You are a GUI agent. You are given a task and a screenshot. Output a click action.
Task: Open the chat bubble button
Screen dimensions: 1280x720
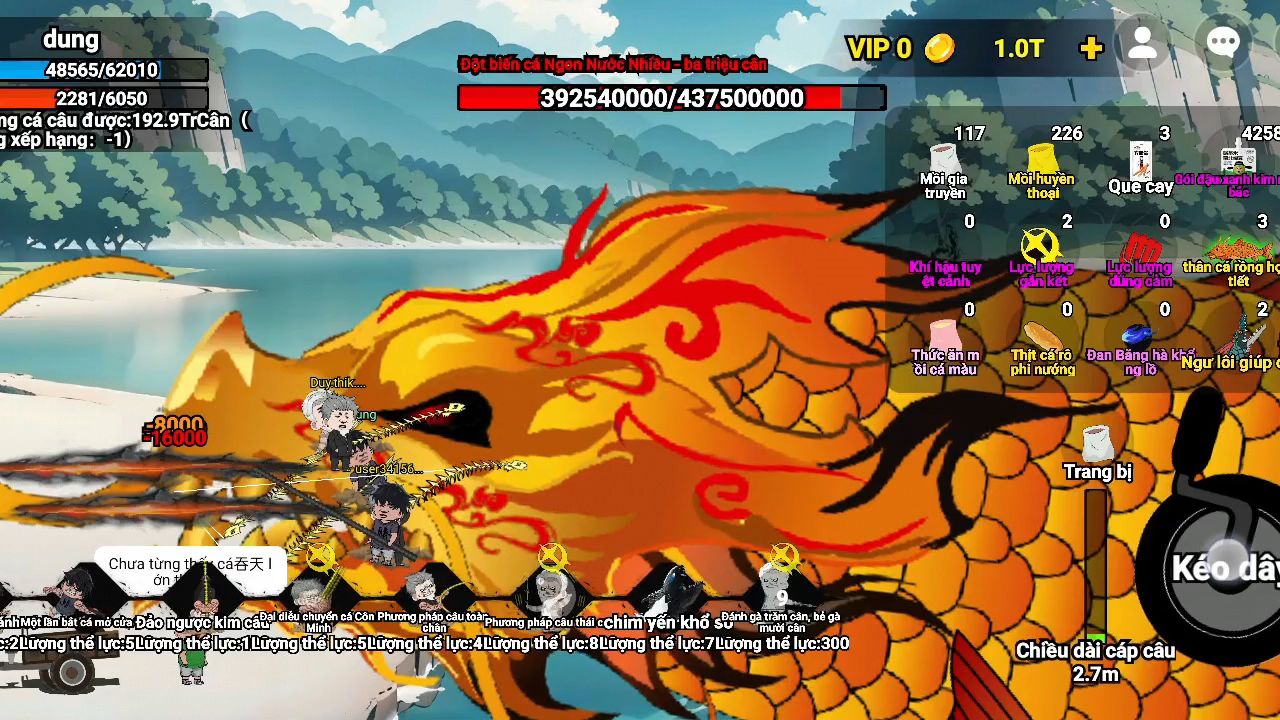pyautogui.click(x=1223, y=44)
